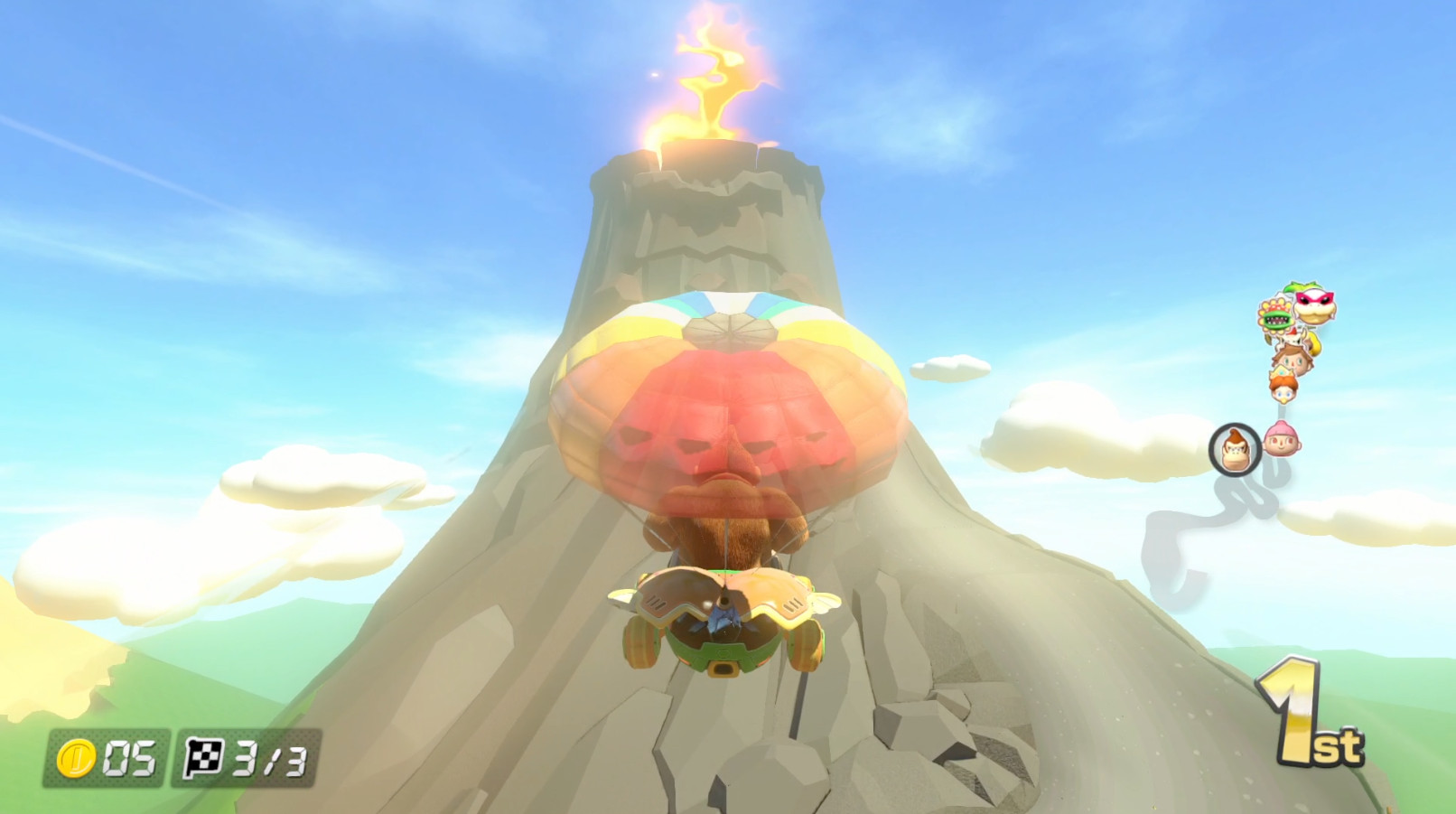Click Petey Piranha's head on the map
This screenshot has width=1456, height=814.
pyautogui.click(x=1275, y=314)
